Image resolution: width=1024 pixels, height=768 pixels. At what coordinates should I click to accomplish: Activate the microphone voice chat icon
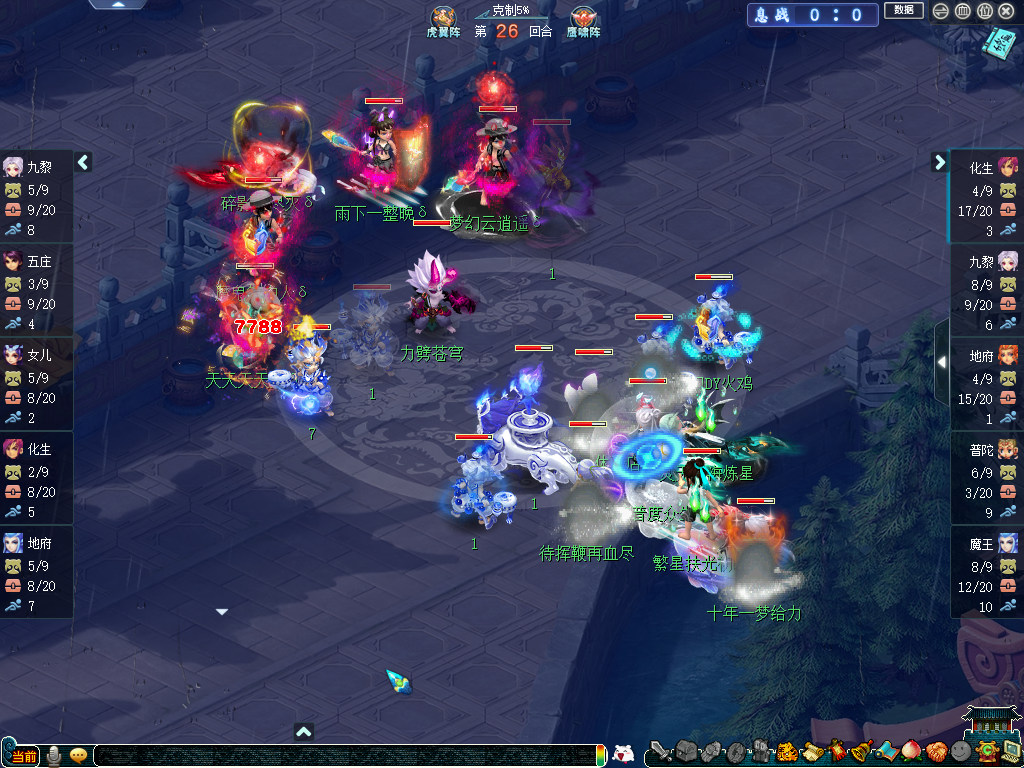(54, 755)
